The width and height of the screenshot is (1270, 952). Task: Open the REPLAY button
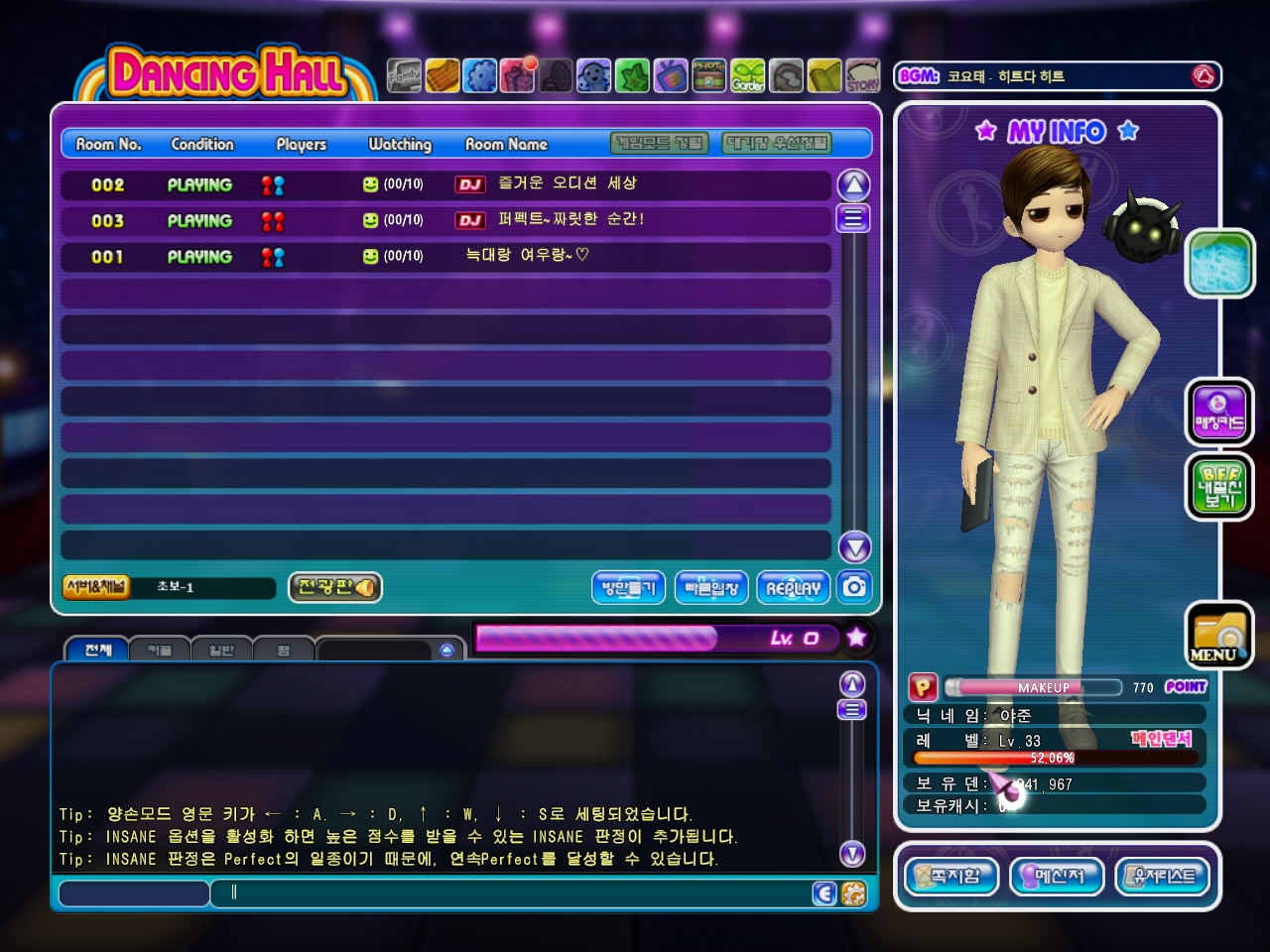[x=793, y=587]
